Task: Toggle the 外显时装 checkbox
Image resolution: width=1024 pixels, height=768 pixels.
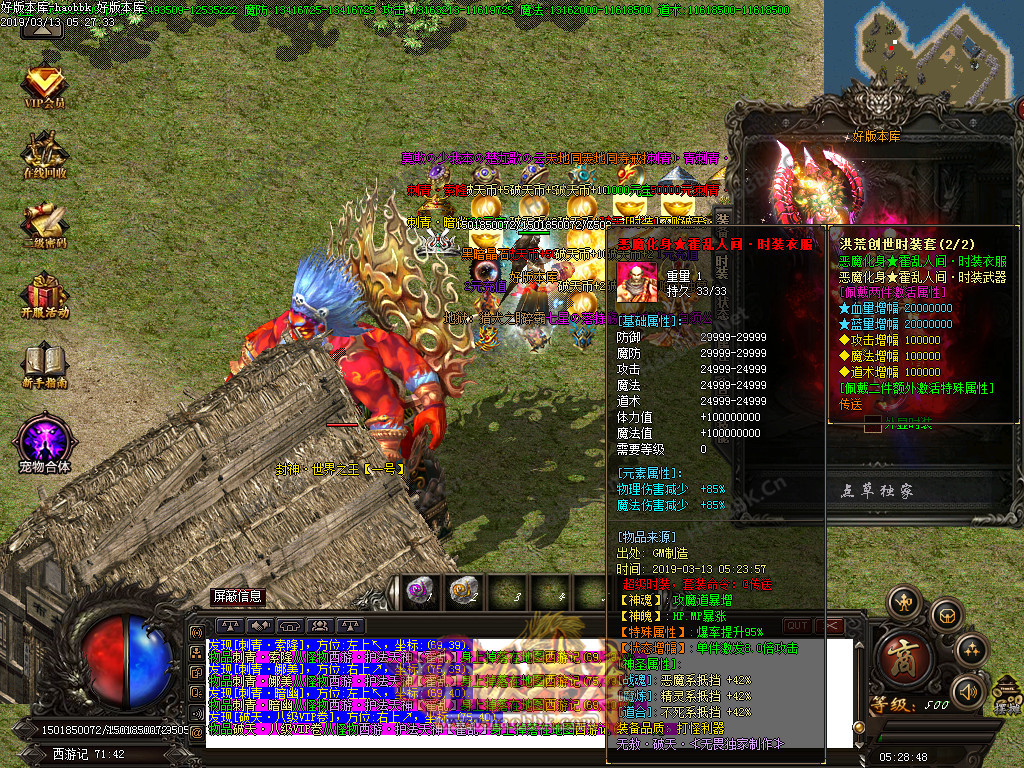Action: coord(873,425)
